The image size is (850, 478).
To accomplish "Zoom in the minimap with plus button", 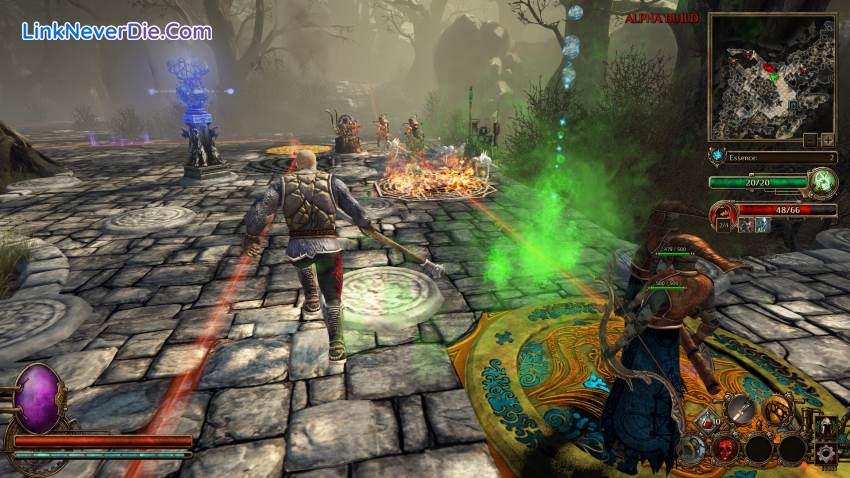I will click(827, 140).
